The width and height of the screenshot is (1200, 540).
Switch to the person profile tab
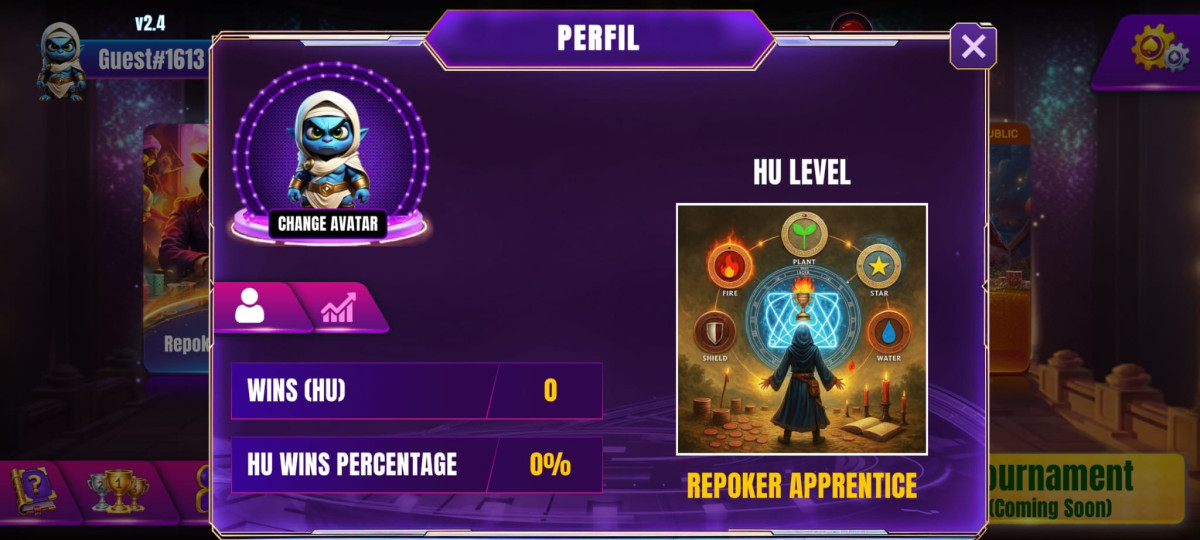(251, 307)
